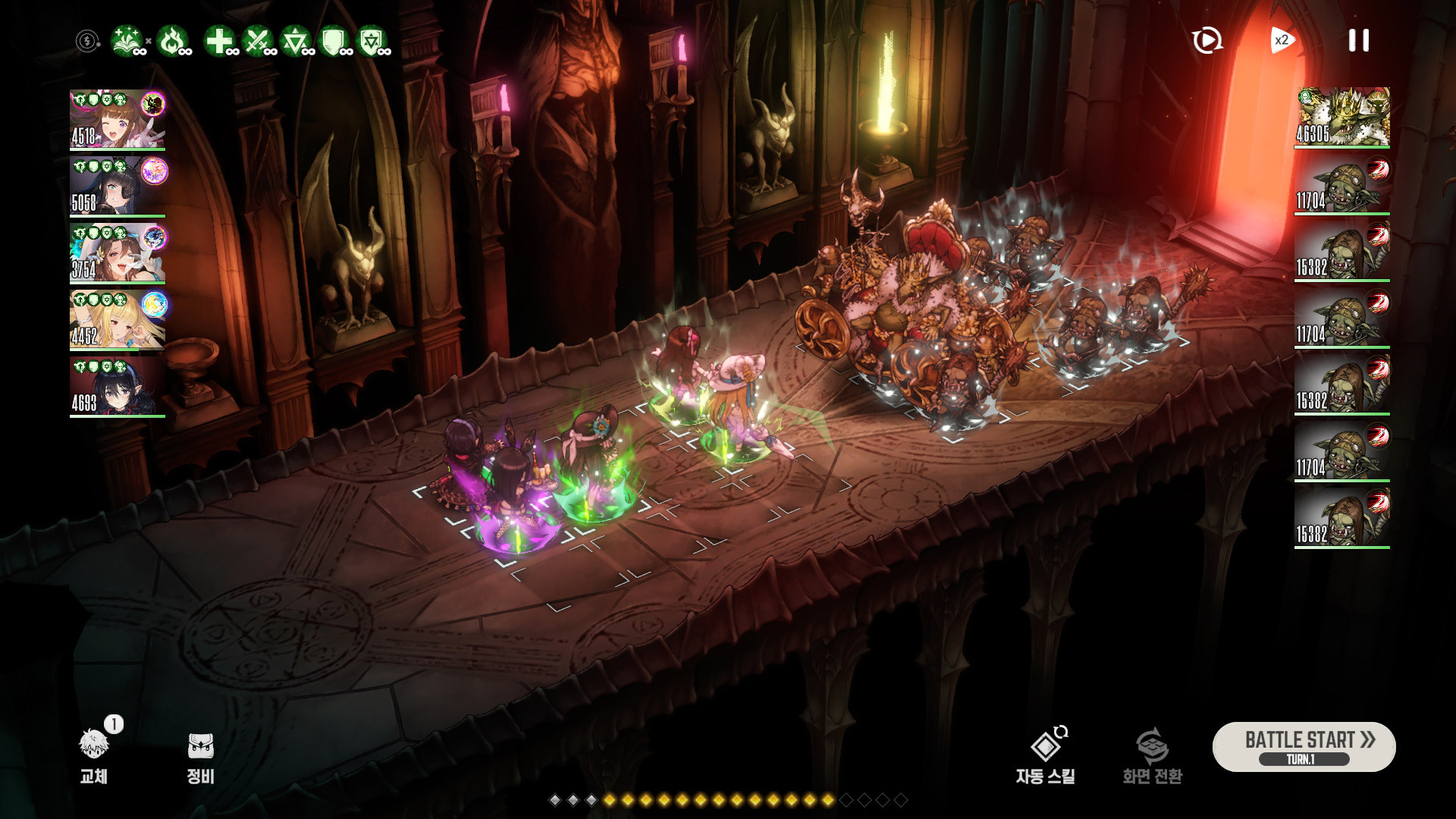Select the blonde ally with 4452 HP
The image size is (1456, 819).
(118, 319)
